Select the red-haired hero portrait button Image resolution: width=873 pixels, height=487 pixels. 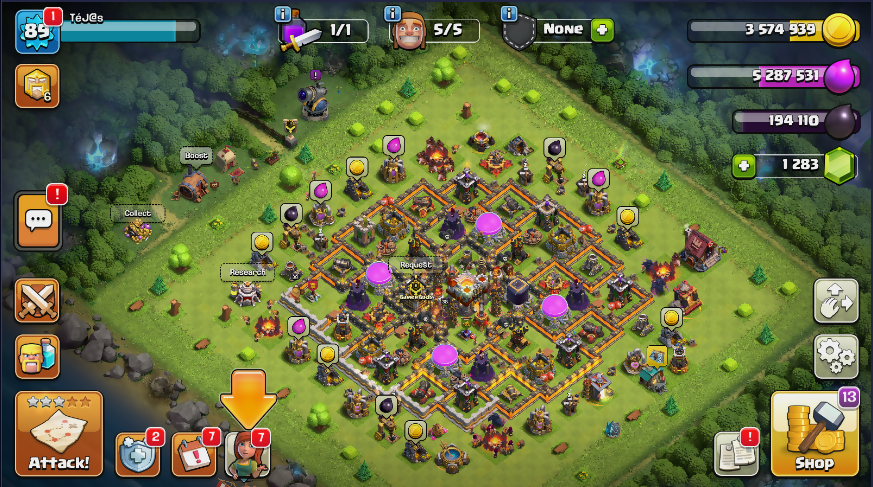pyautogui.click(x=247, y=455)
